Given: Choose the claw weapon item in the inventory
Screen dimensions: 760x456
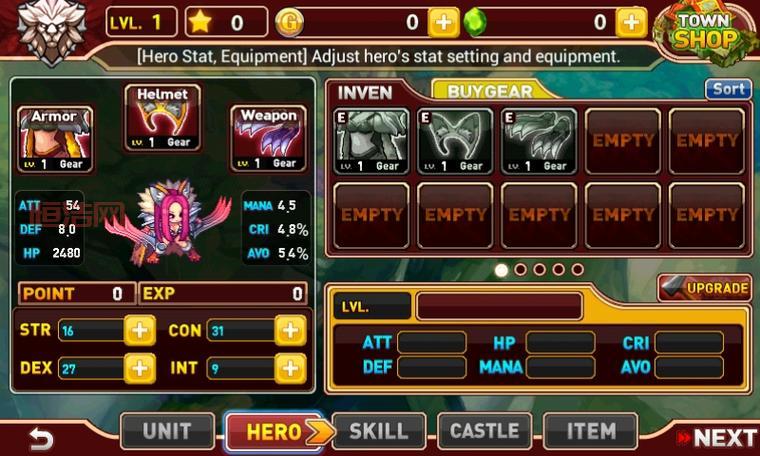Looking at the screenshot, I should (538, 141).
